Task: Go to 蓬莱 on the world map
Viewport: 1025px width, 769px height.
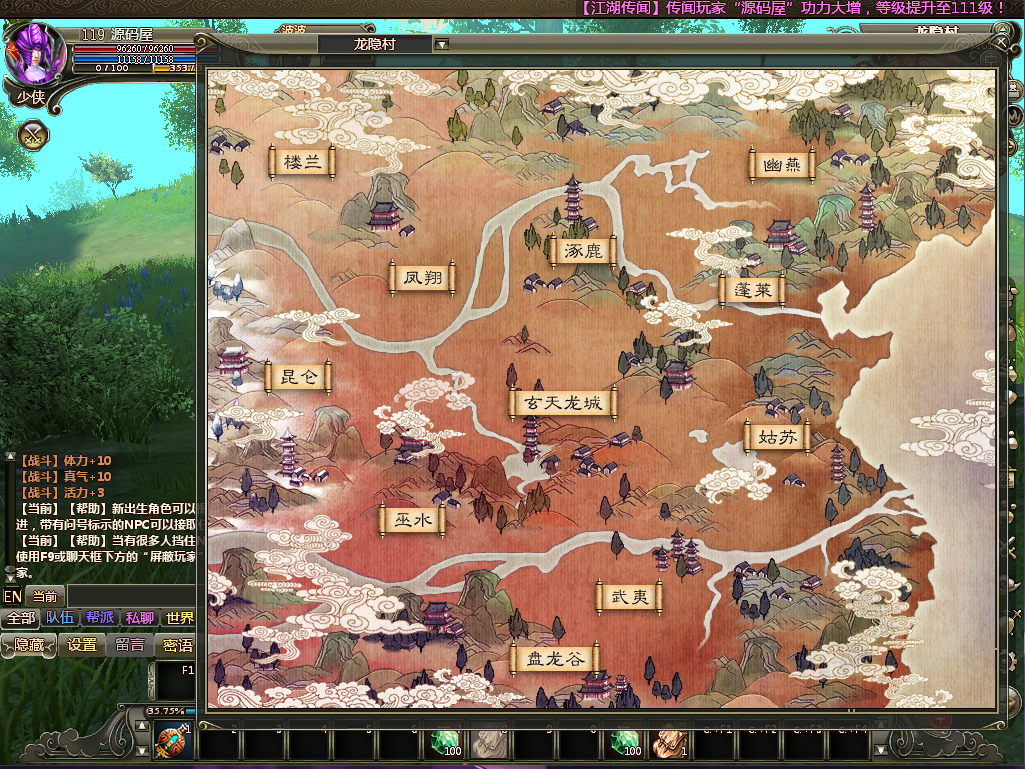Action: pos(751,290)
